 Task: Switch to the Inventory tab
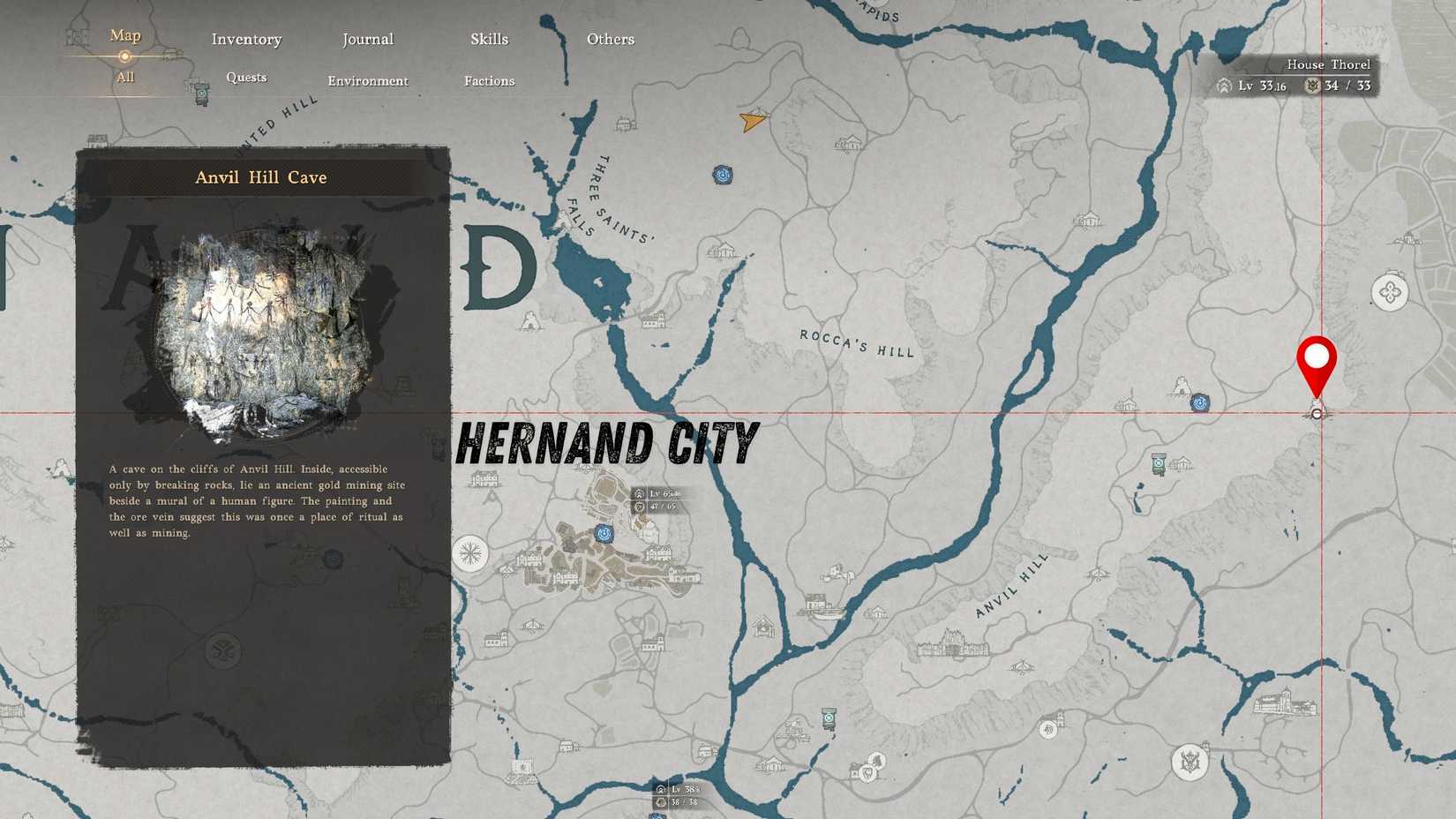click(246, 39)
